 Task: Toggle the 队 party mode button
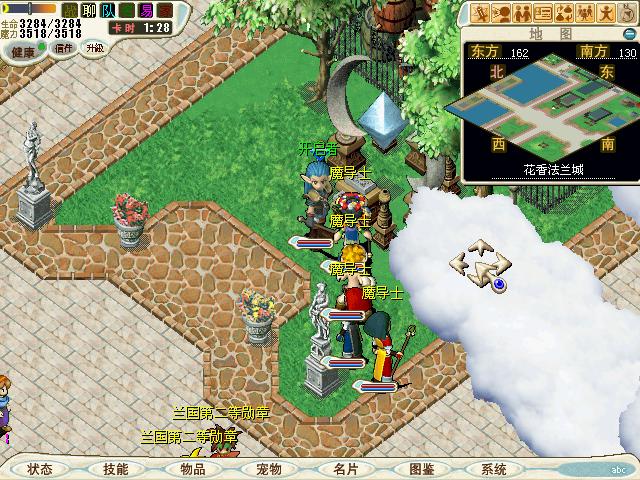(x=108, y=9)
